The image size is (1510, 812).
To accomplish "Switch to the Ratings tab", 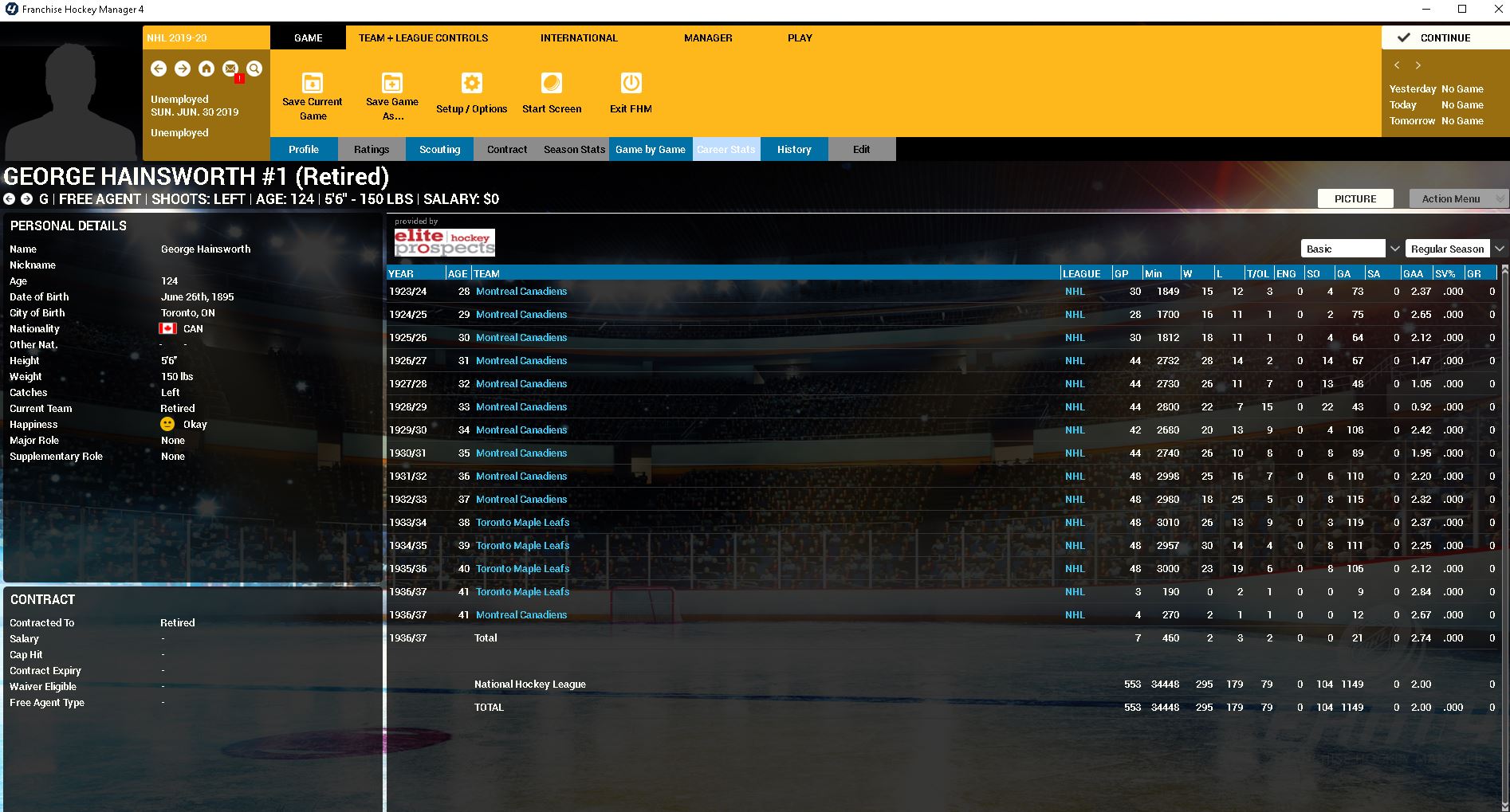I will tap(372, 149).
